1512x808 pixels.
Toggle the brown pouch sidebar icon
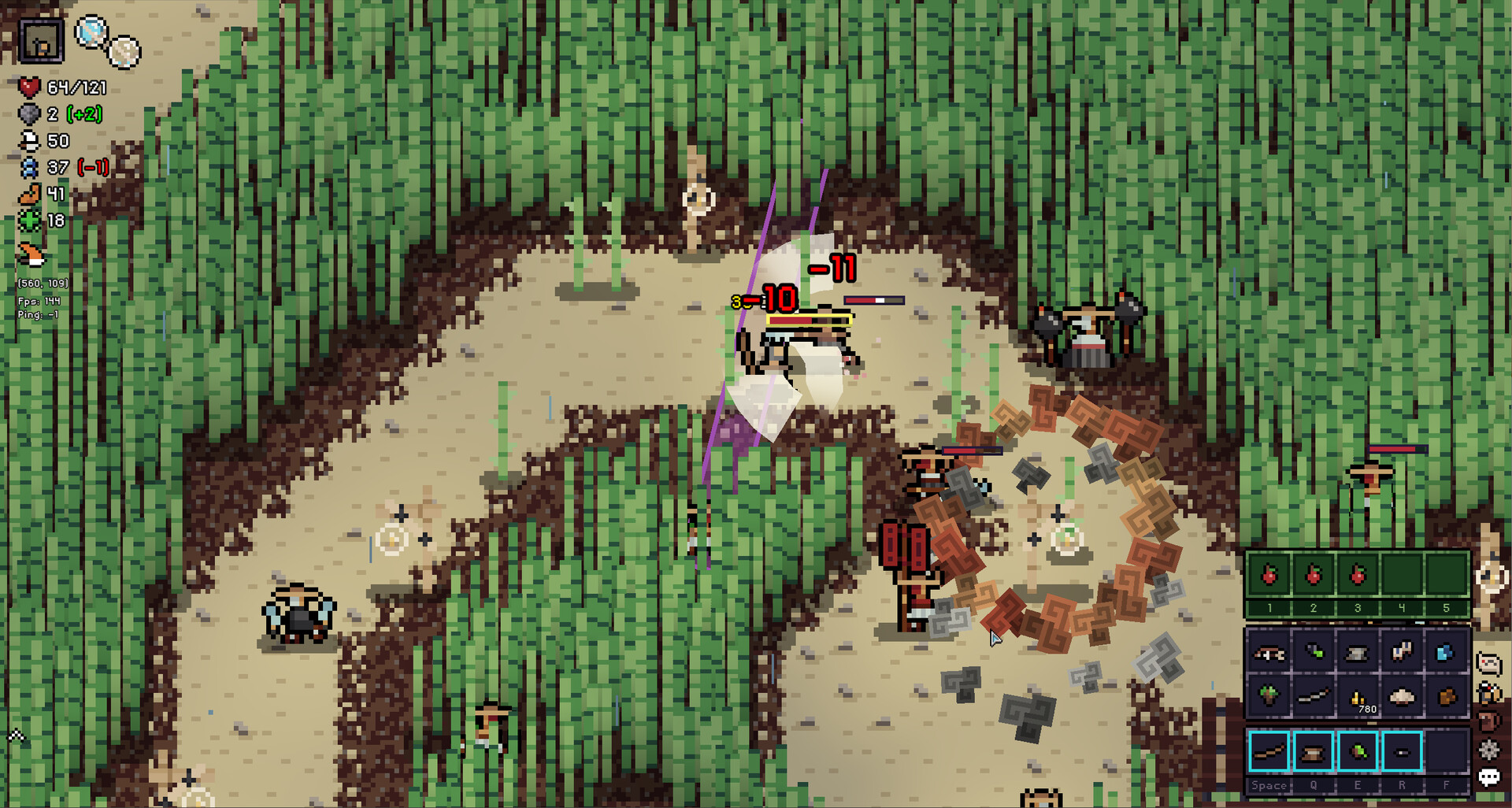click(x=1488, y=719)
